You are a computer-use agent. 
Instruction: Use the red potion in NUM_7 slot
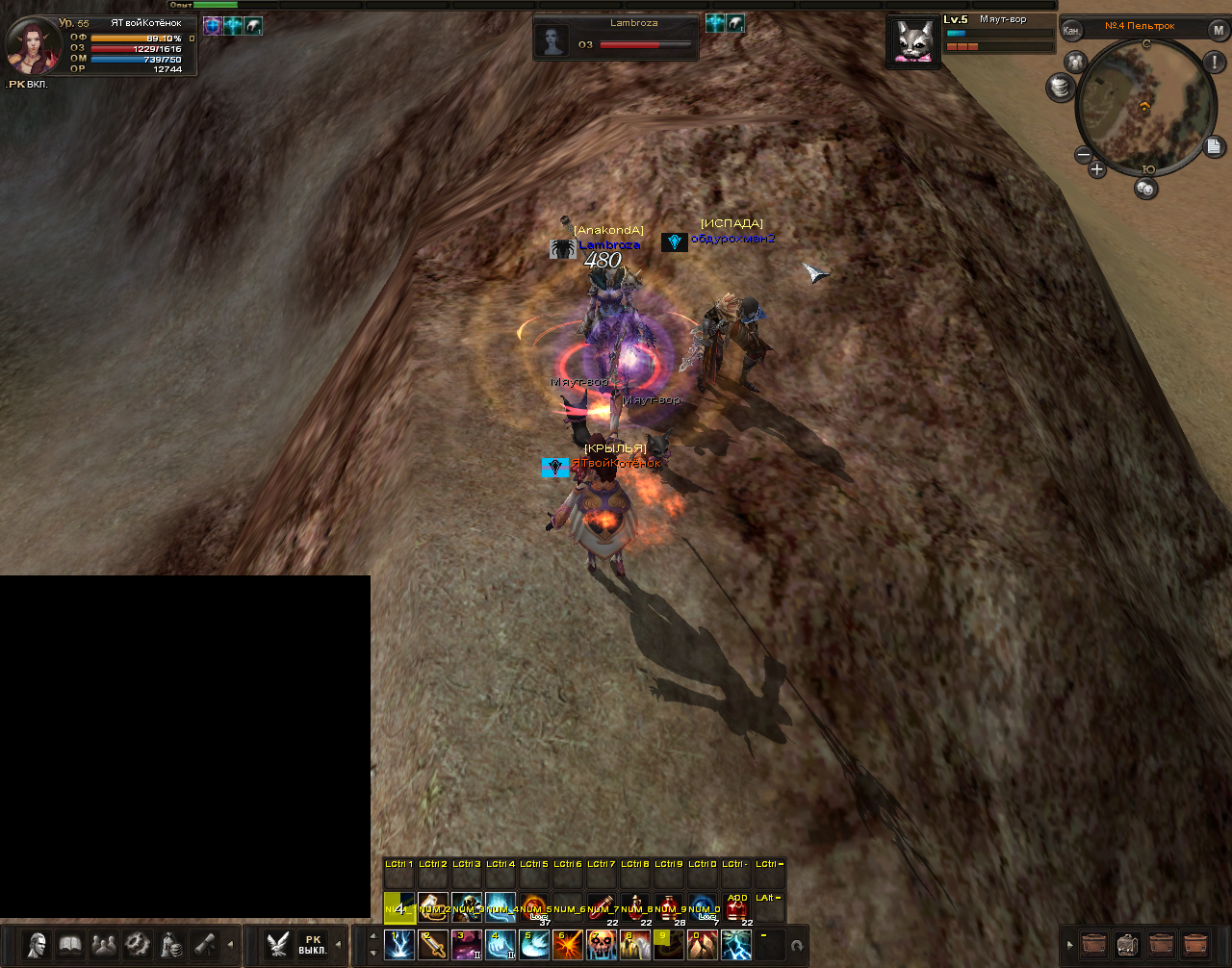(602, 909)
